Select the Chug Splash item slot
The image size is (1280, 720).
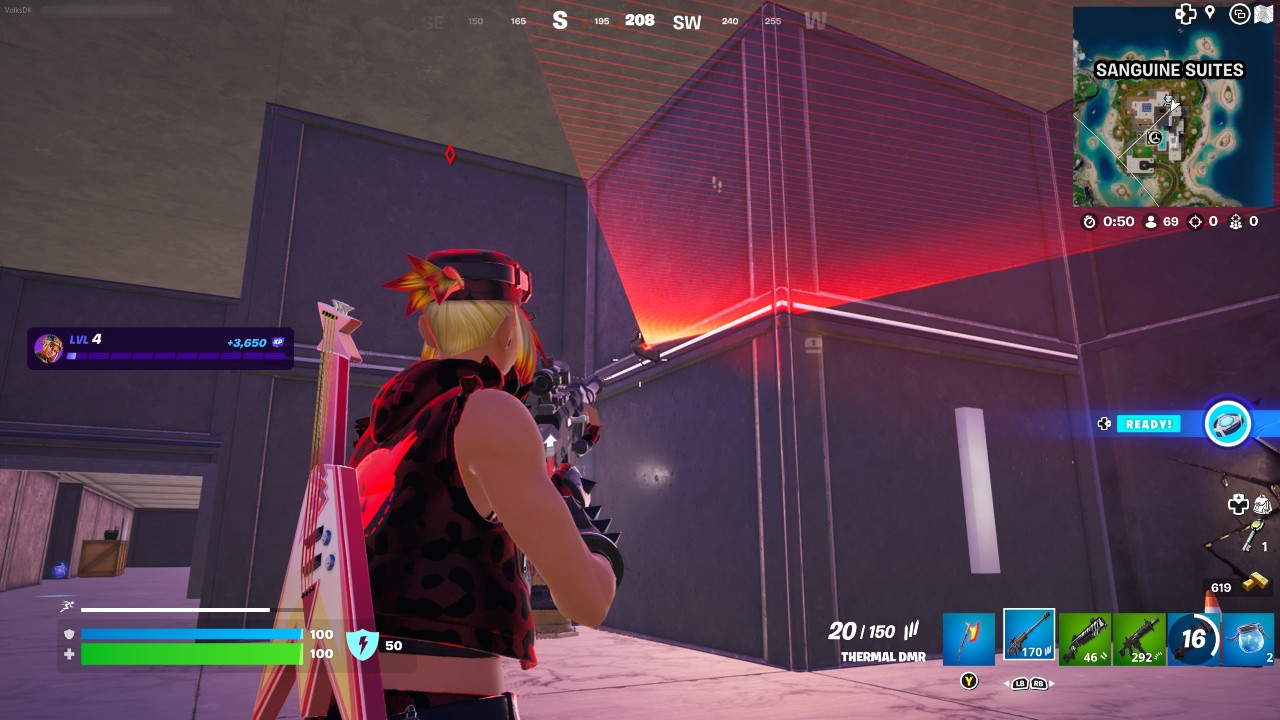(x=1248, y=640)
